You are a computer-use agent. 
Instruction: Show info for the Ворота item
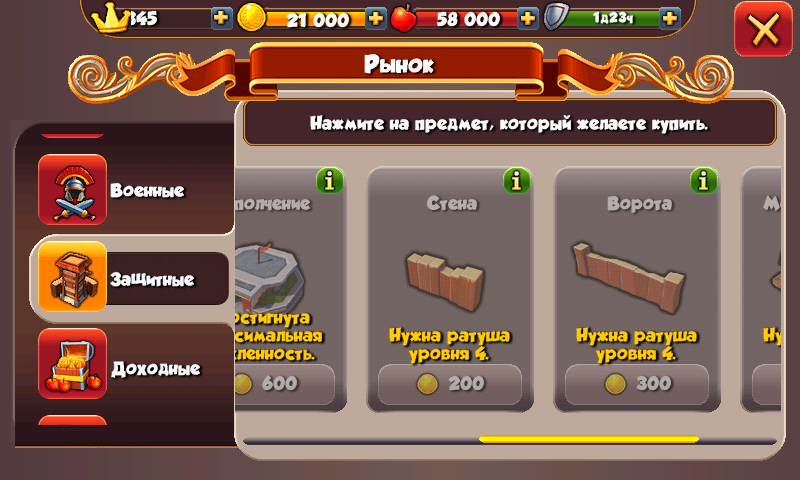coord(704,180)
